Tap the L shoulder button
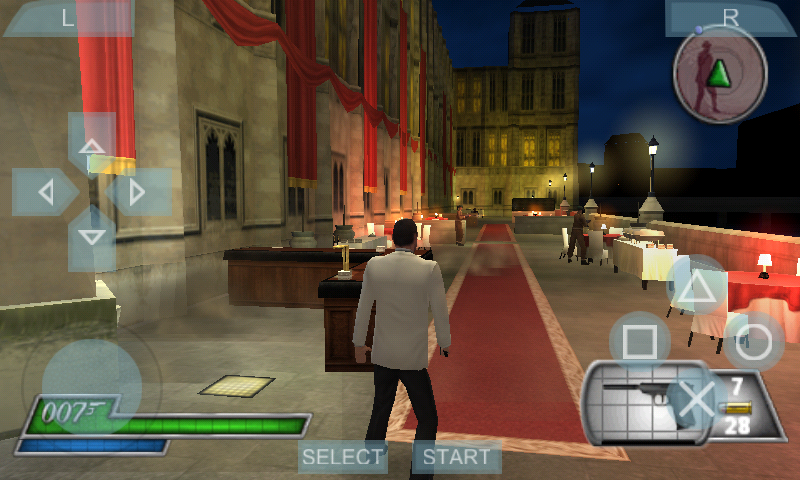 68,17
